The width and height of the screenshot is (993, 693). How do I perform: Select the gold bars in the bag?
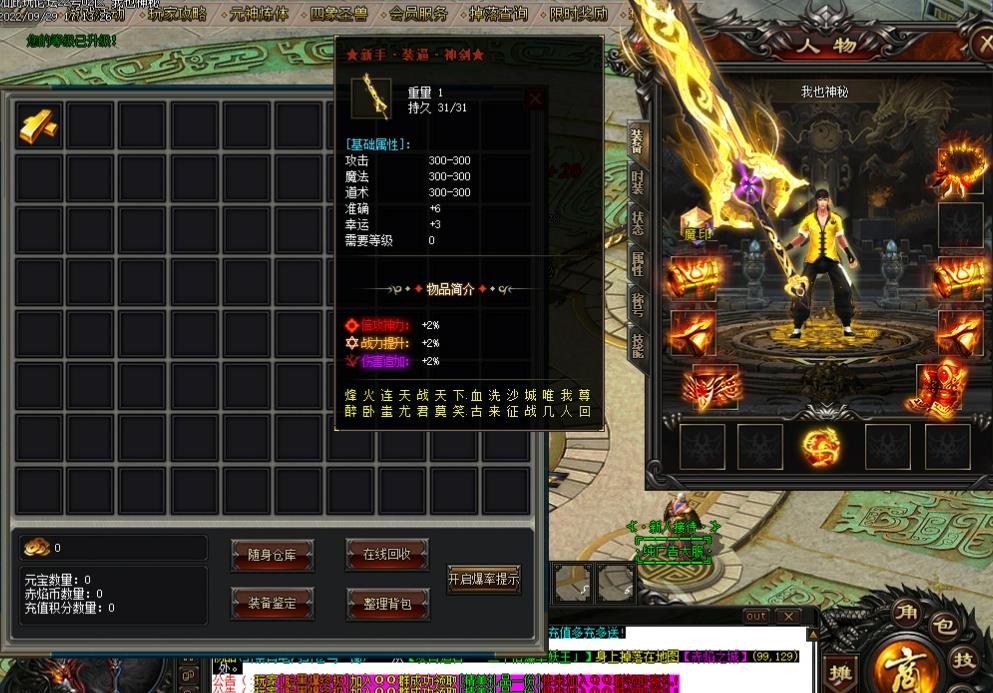39,125
